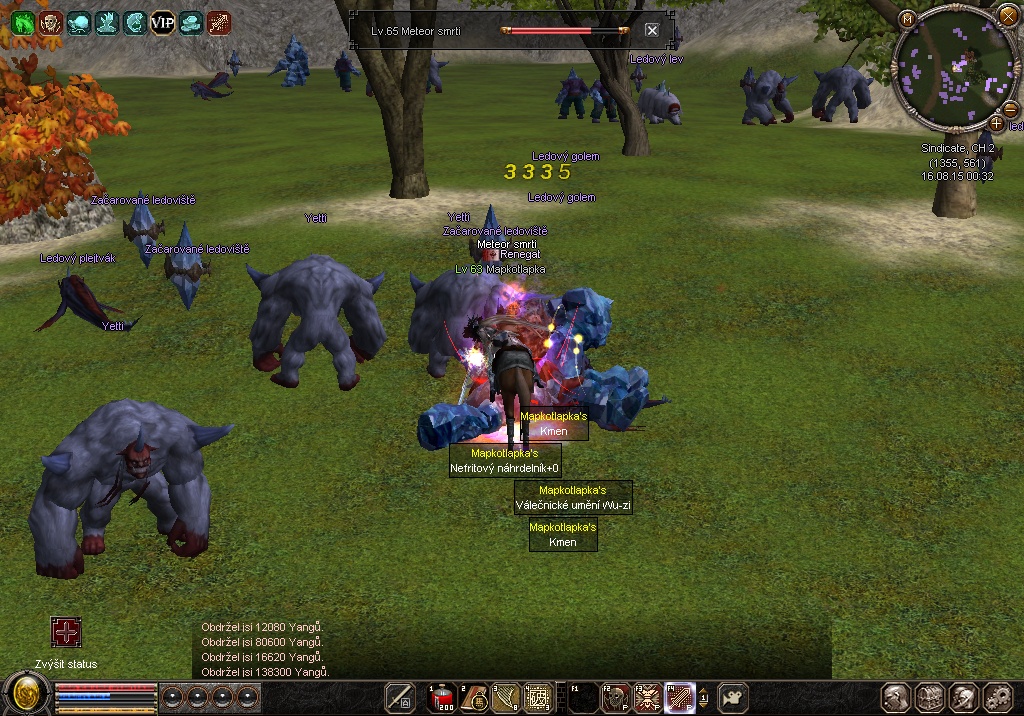Close the Meteor smrti target bar
The image size is (1024, 716).
(x=652, y=30)
